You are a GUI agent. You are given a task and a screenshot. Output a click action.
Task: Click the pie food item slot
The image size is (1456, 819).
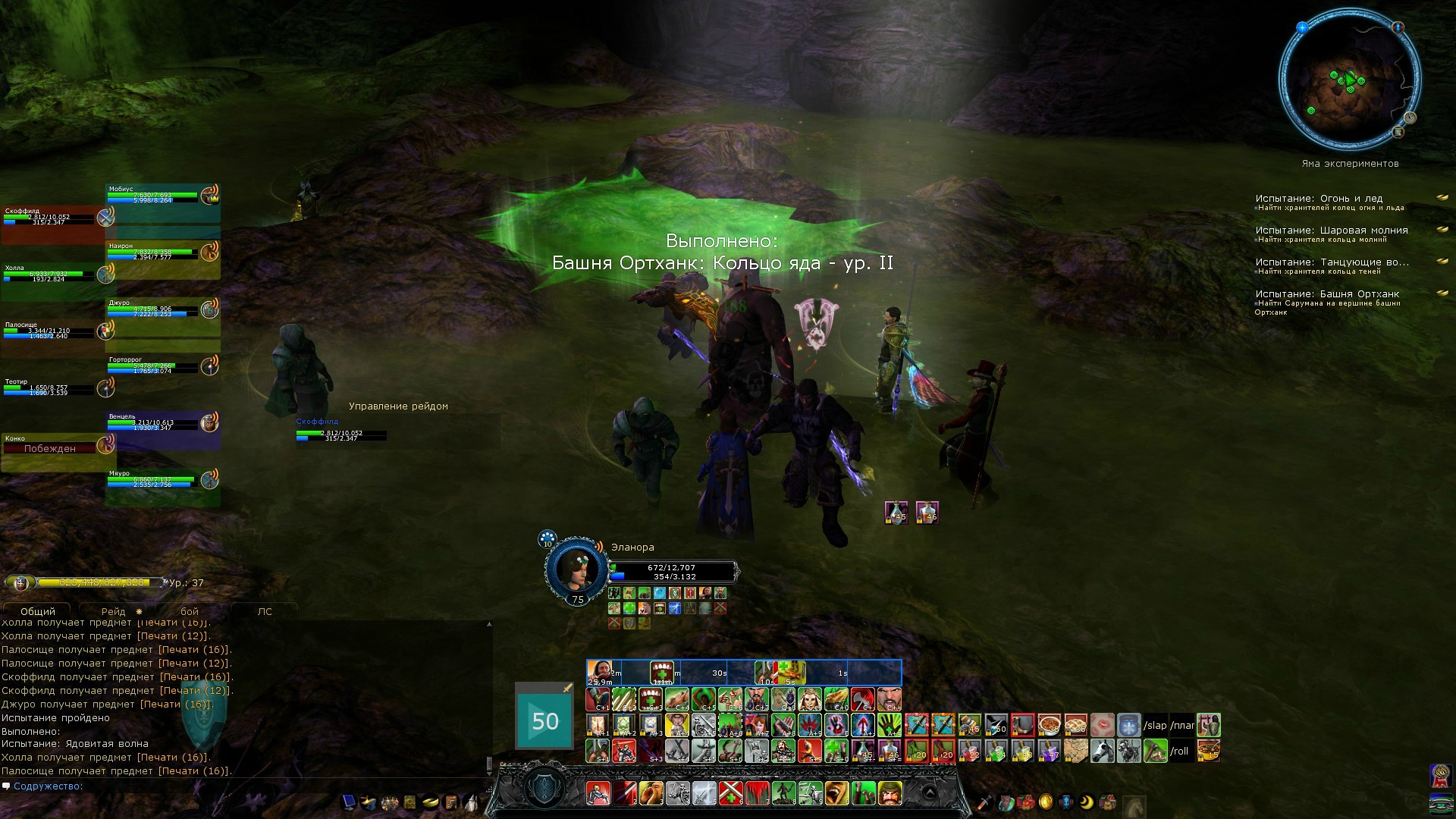pyautogui.click(x=1075, y=726)
